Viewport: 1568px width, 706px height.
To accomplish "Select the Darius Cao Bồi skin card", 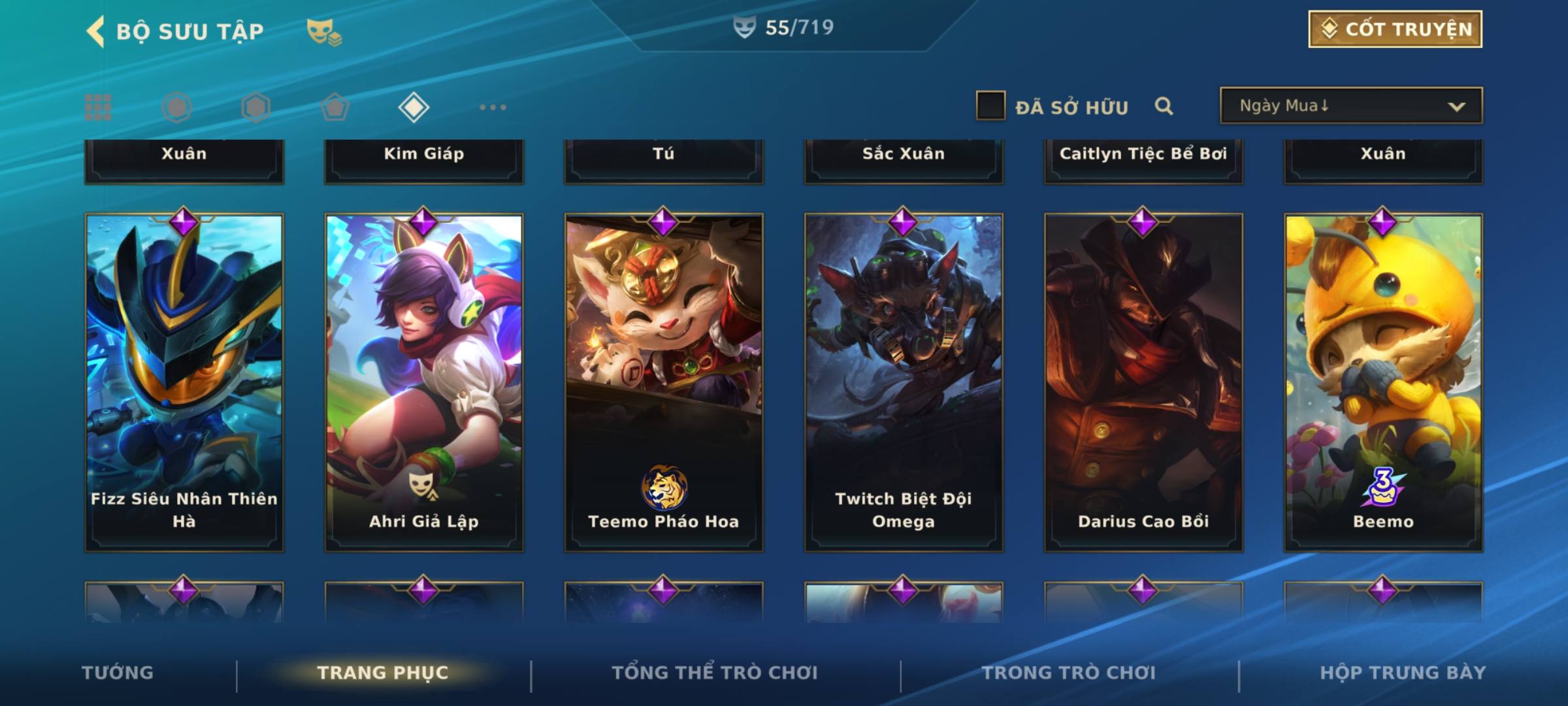I will [1143, 382].
